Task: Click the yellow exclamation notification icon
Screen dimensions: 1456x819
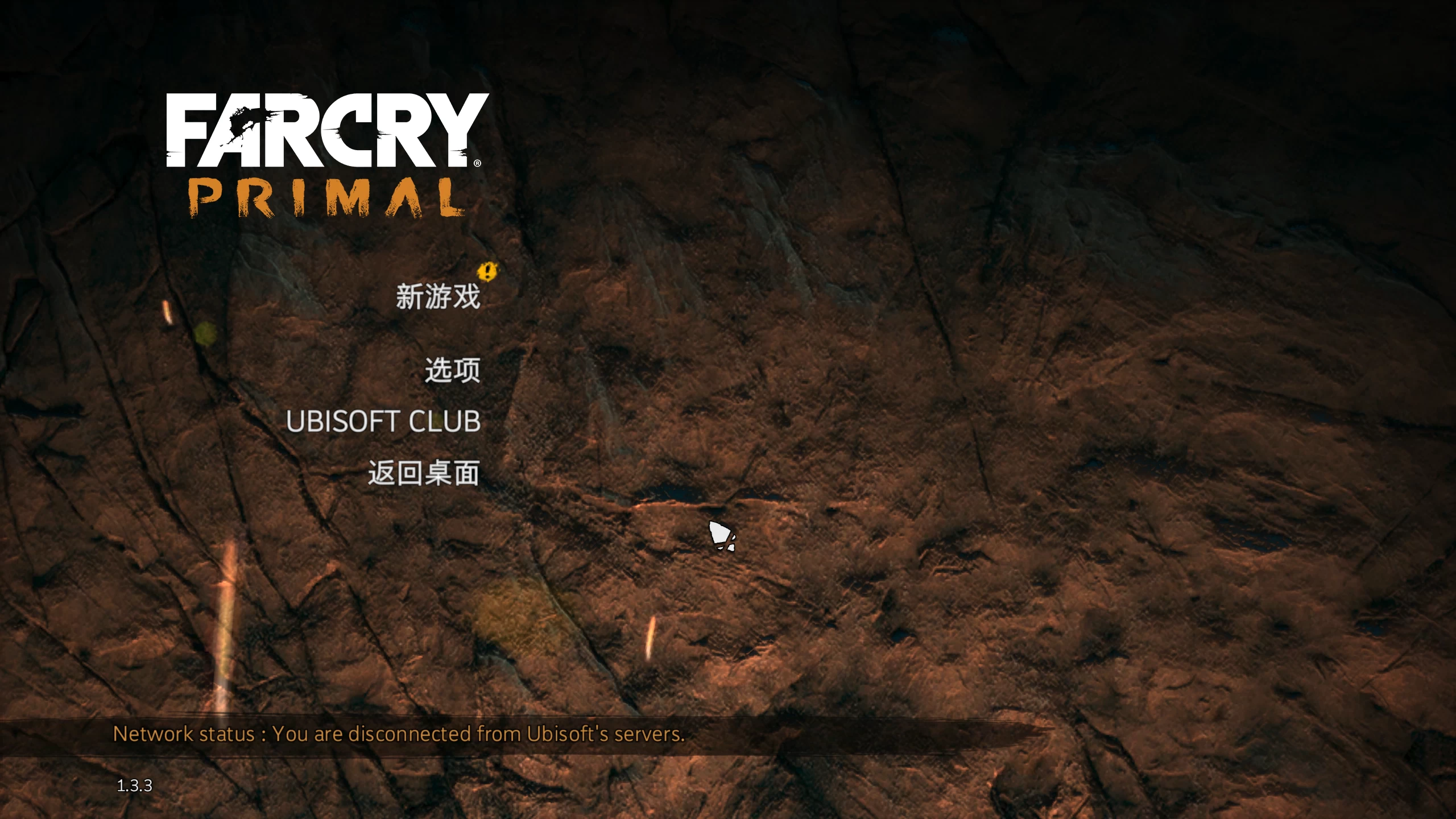Action: pos(486,273)
